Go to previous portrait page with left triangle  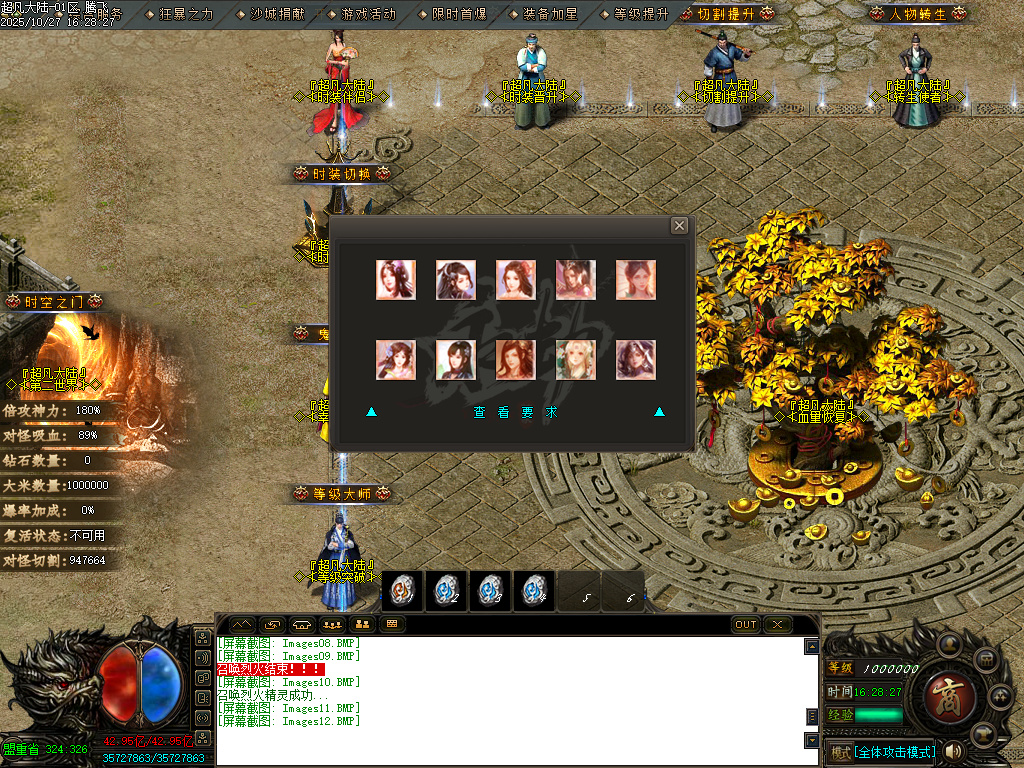pos(371,411)
